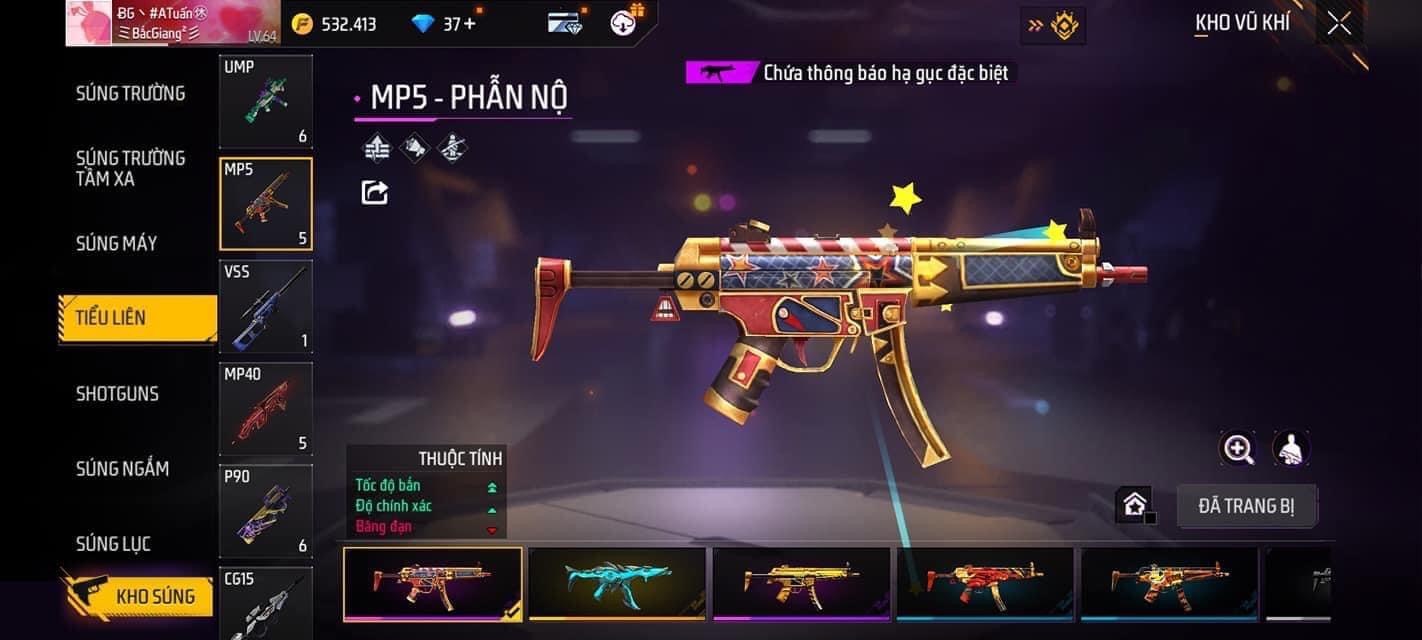Choose the VSS weapon tile
Screen dimensions: 1422x640
265,306
